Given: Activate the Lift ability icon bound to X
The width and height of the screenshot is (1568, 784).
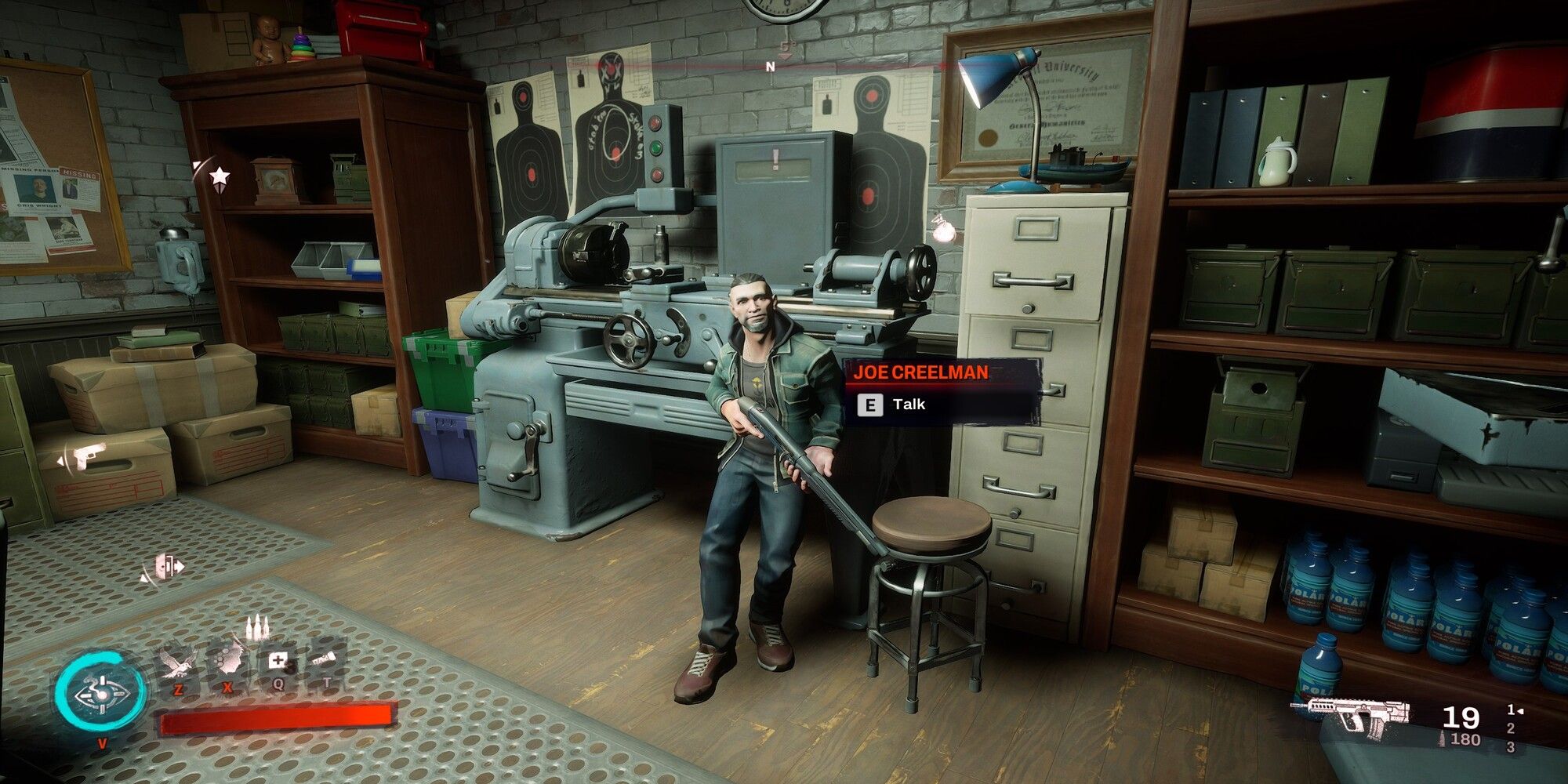Looking at the screenshot, I should coord(227,660).
